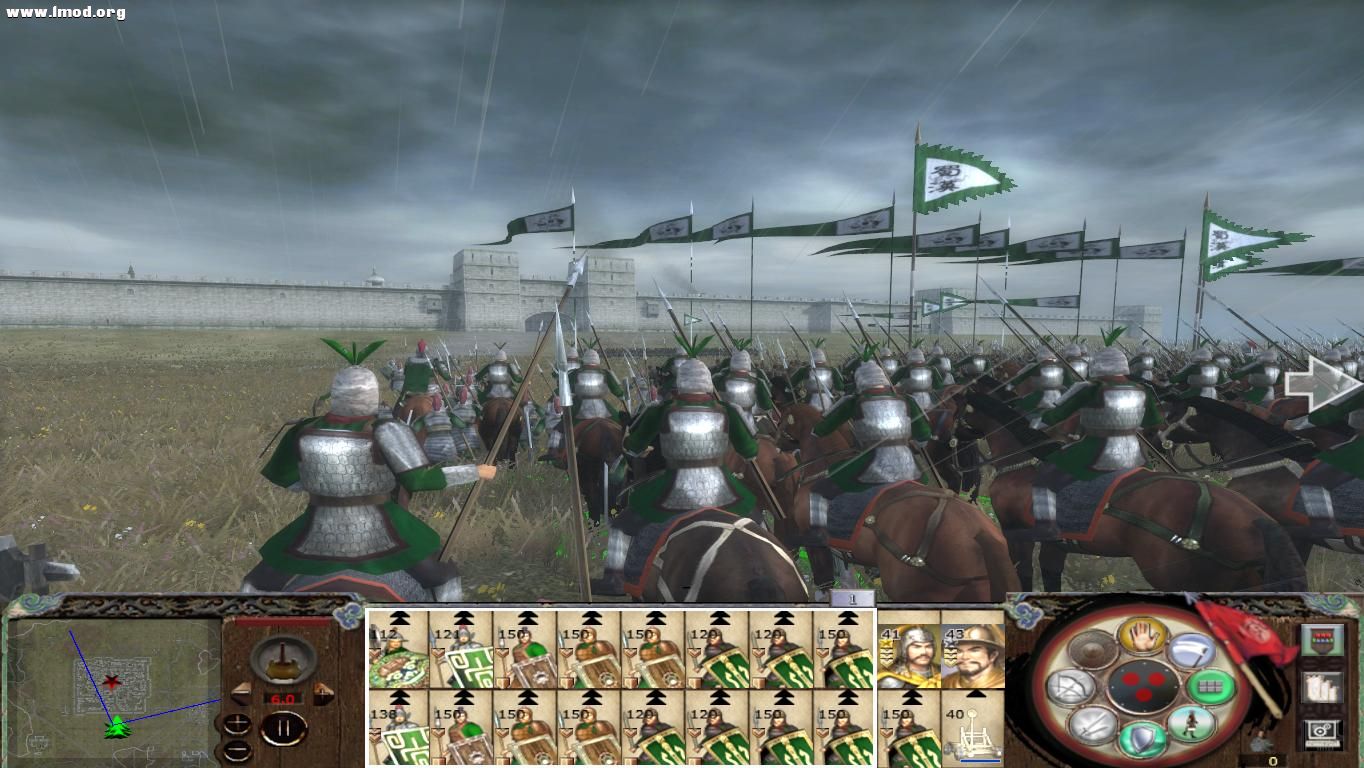
Task: Toggle Fire at Will with the bow icon
Action: click(x=1069, y=687)
